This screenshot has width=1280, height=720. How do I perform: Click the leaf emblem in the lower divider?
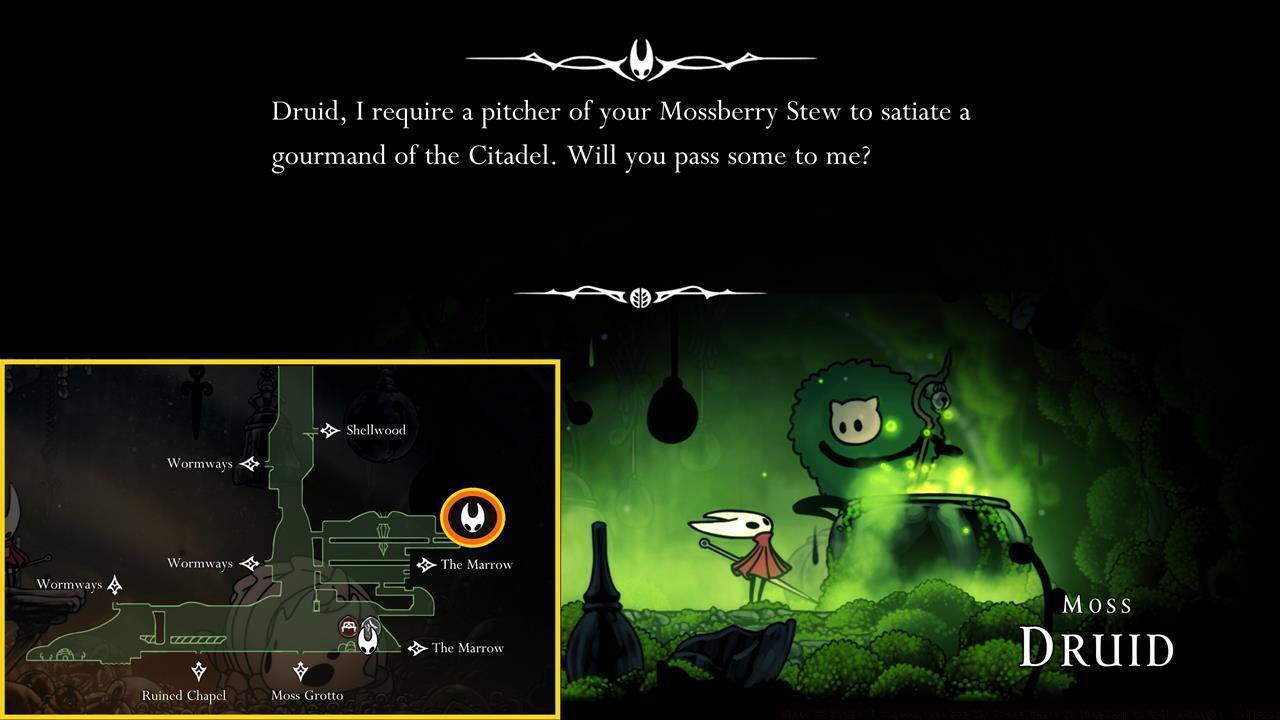click(641, 291)
